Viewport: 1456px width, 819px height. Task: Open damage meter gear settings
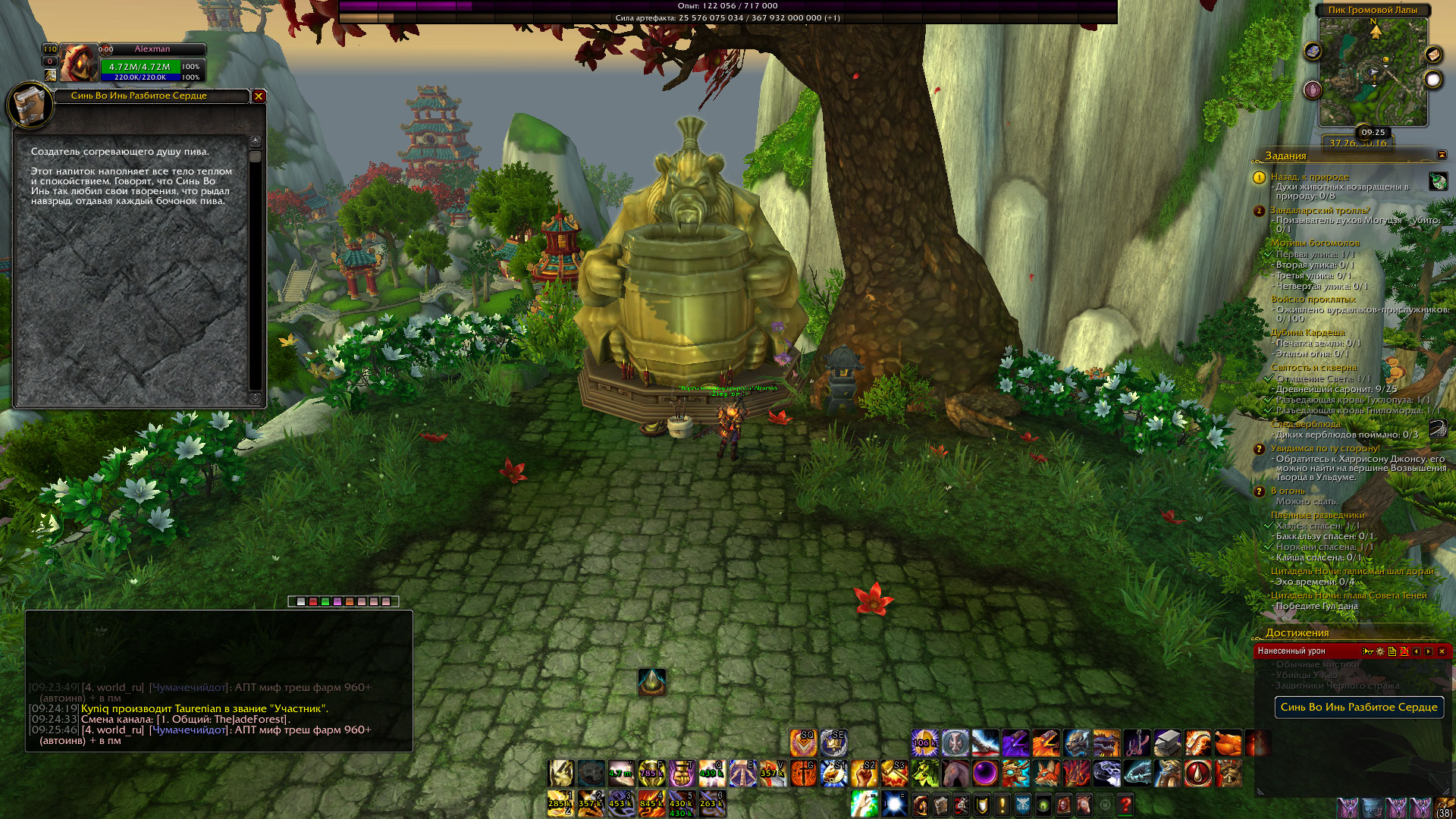tap(1380, 651)
